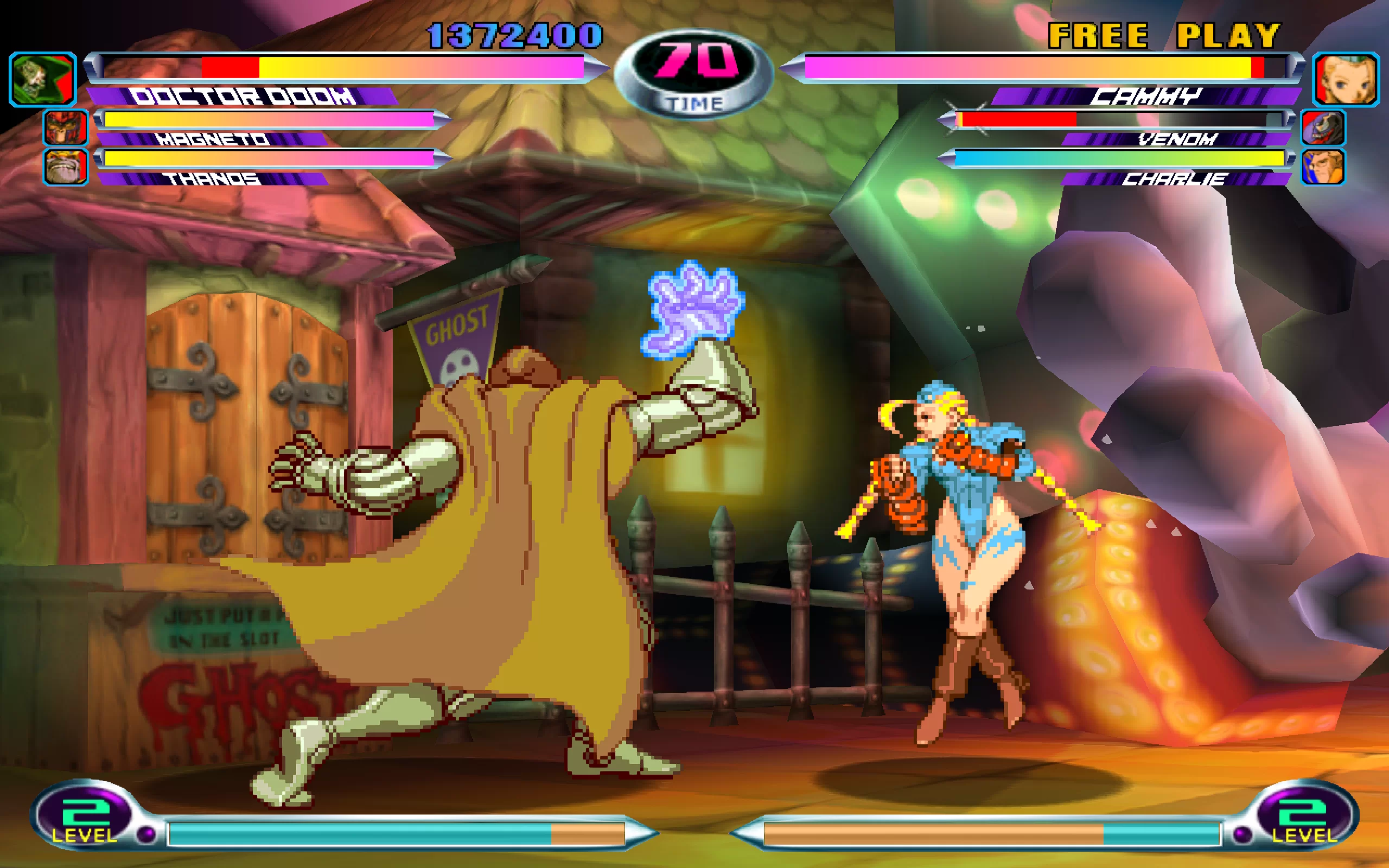Screen dimensions: 1389x868
Task: Click the Doctor Doom character portrait
Action: pos(42,79)
